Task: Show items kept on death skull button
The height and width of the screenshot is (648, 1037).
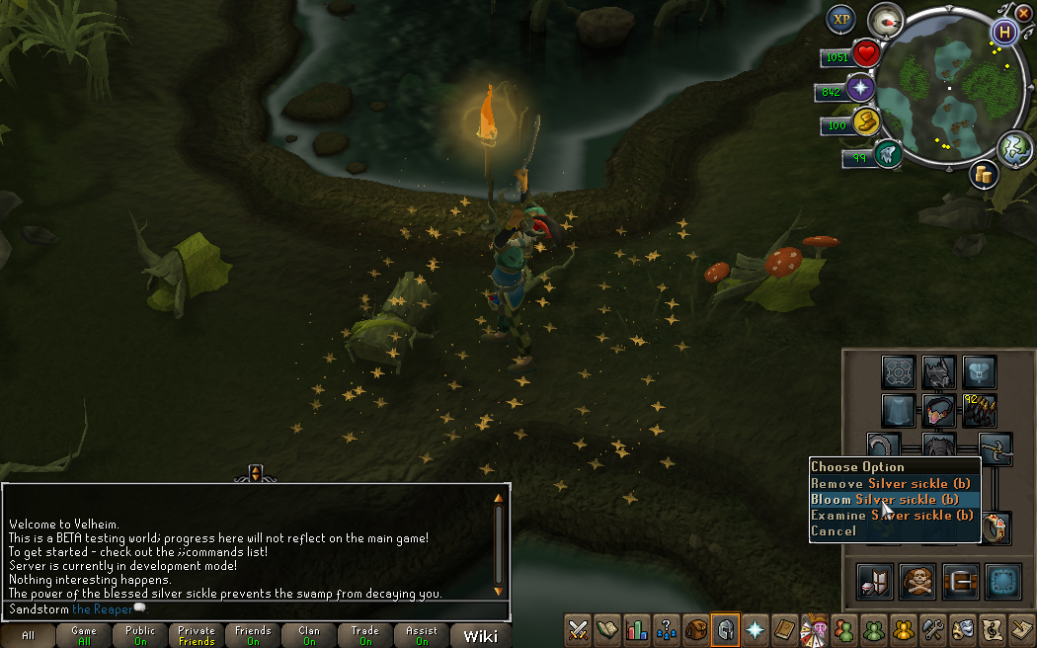Action: (x=917, y=581)
